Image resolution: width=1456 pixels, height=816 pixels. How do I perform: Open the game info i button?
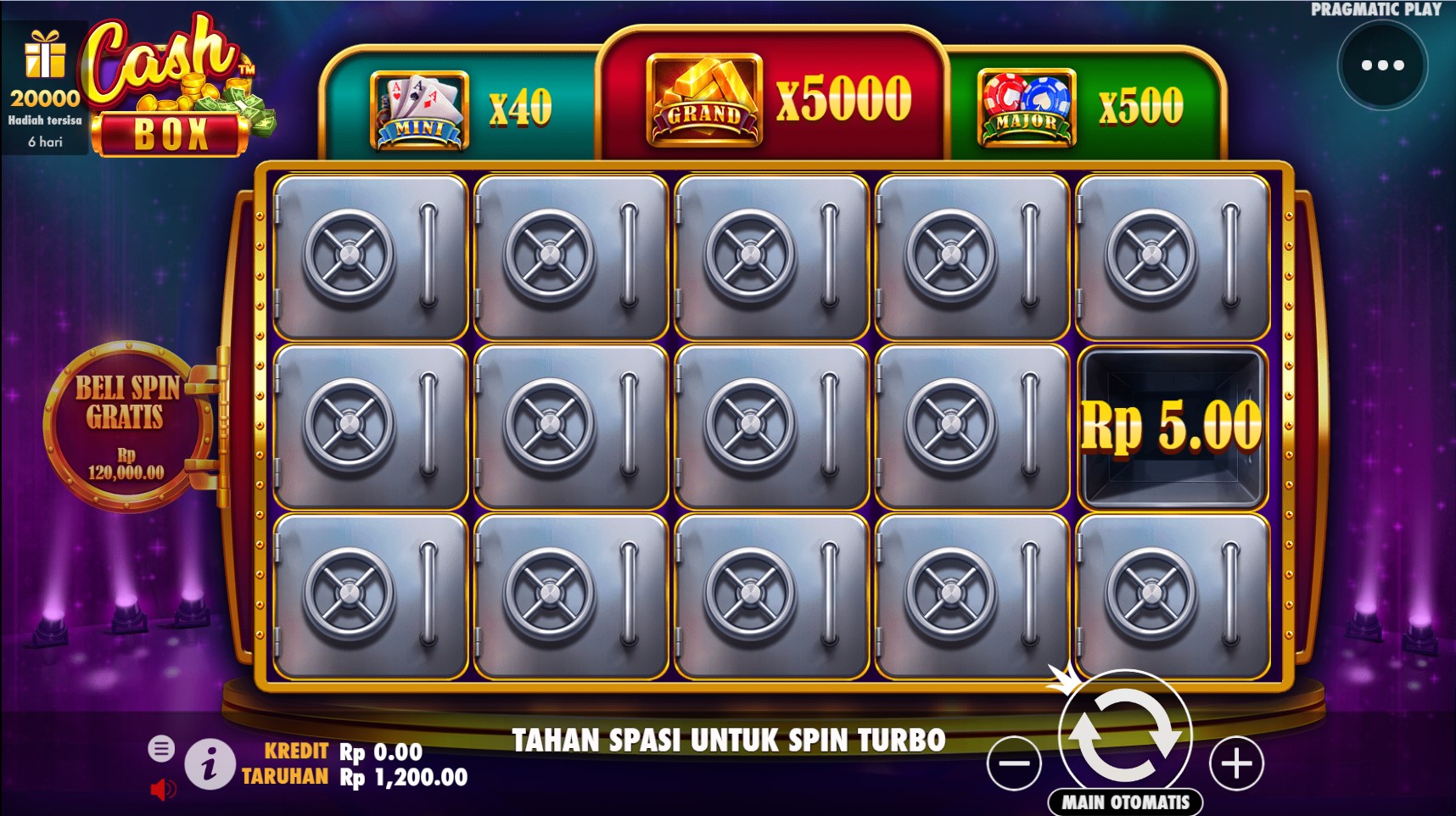click(210, 764)
